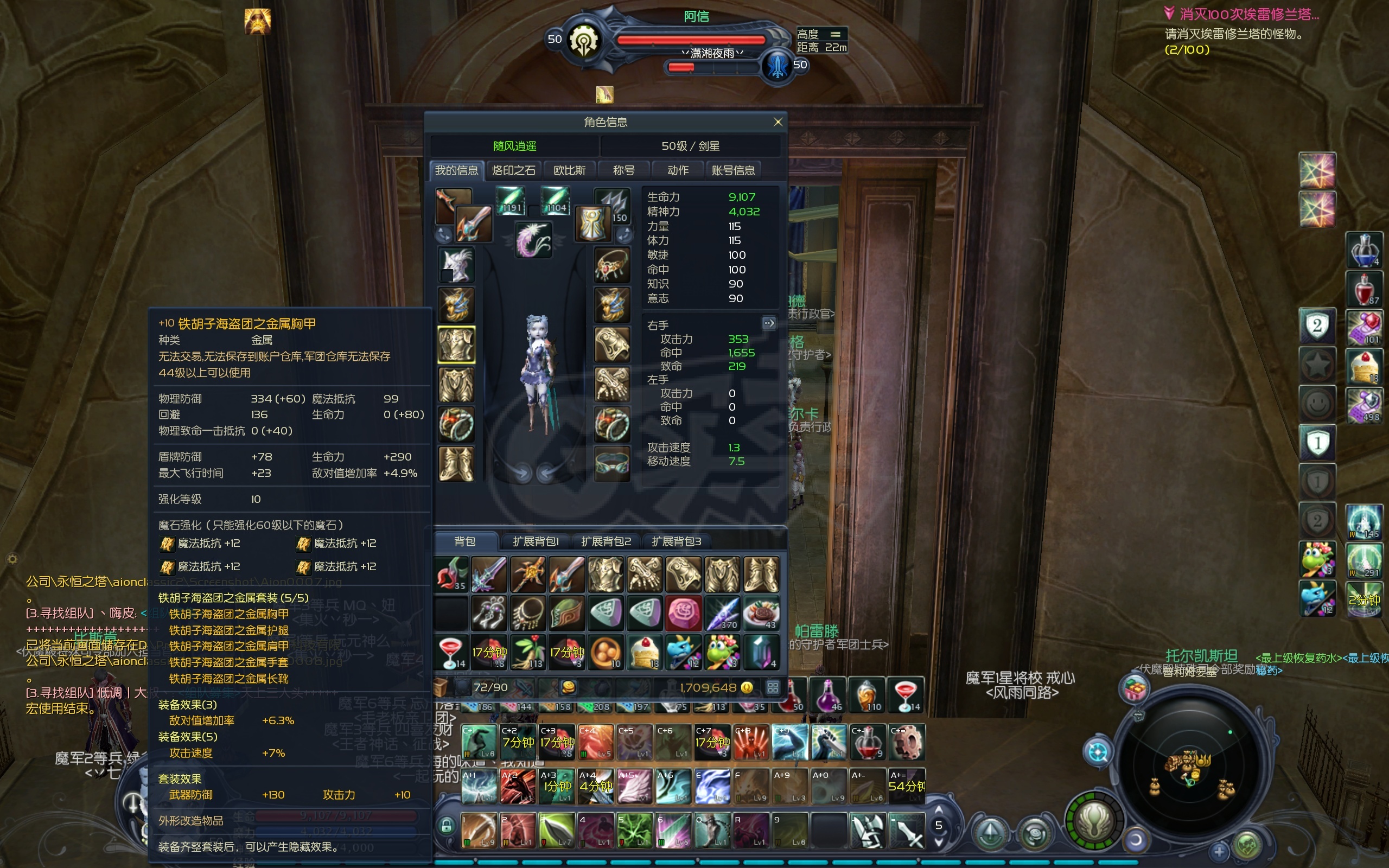Click the pink rose item in bag
The width and height of the screenshot is (1389, 868).
click(683, 612)
